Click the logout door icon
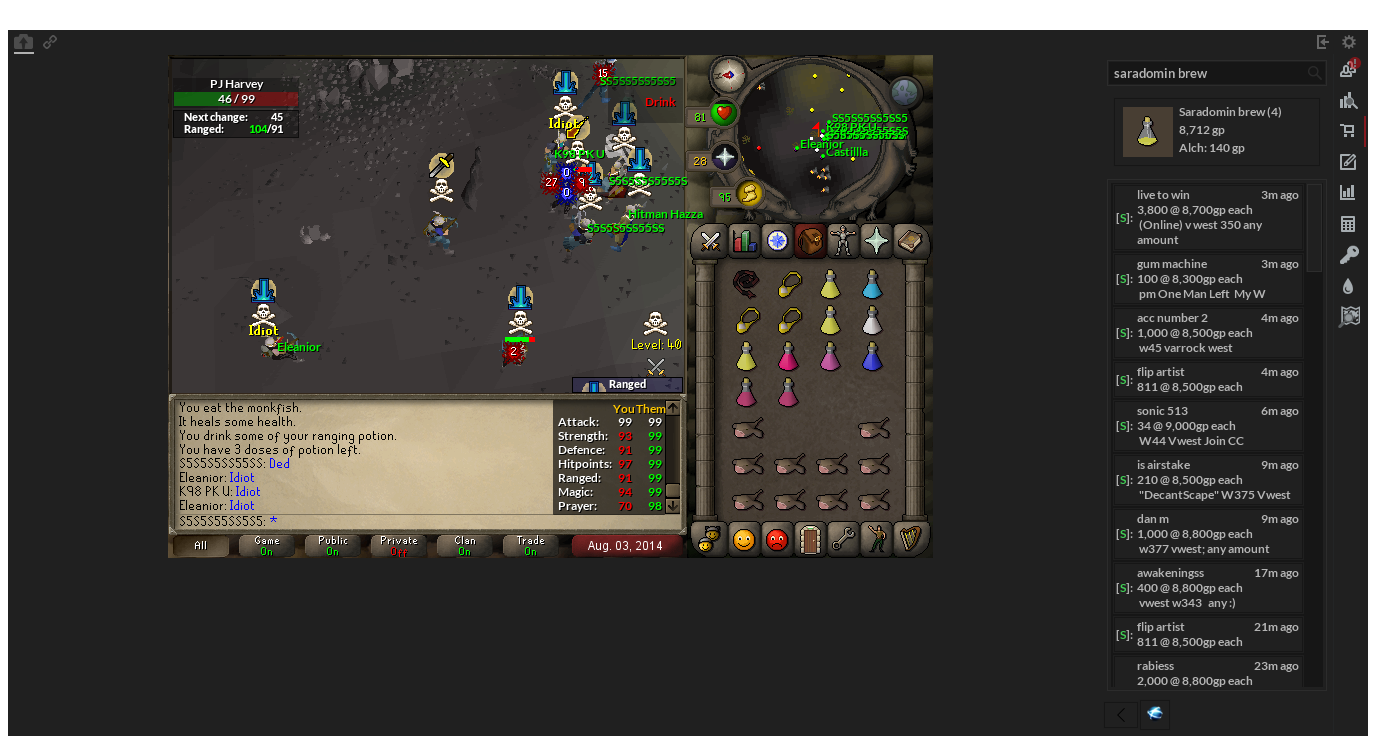Viewport: 1376px width, 744px height. (809, 539)
